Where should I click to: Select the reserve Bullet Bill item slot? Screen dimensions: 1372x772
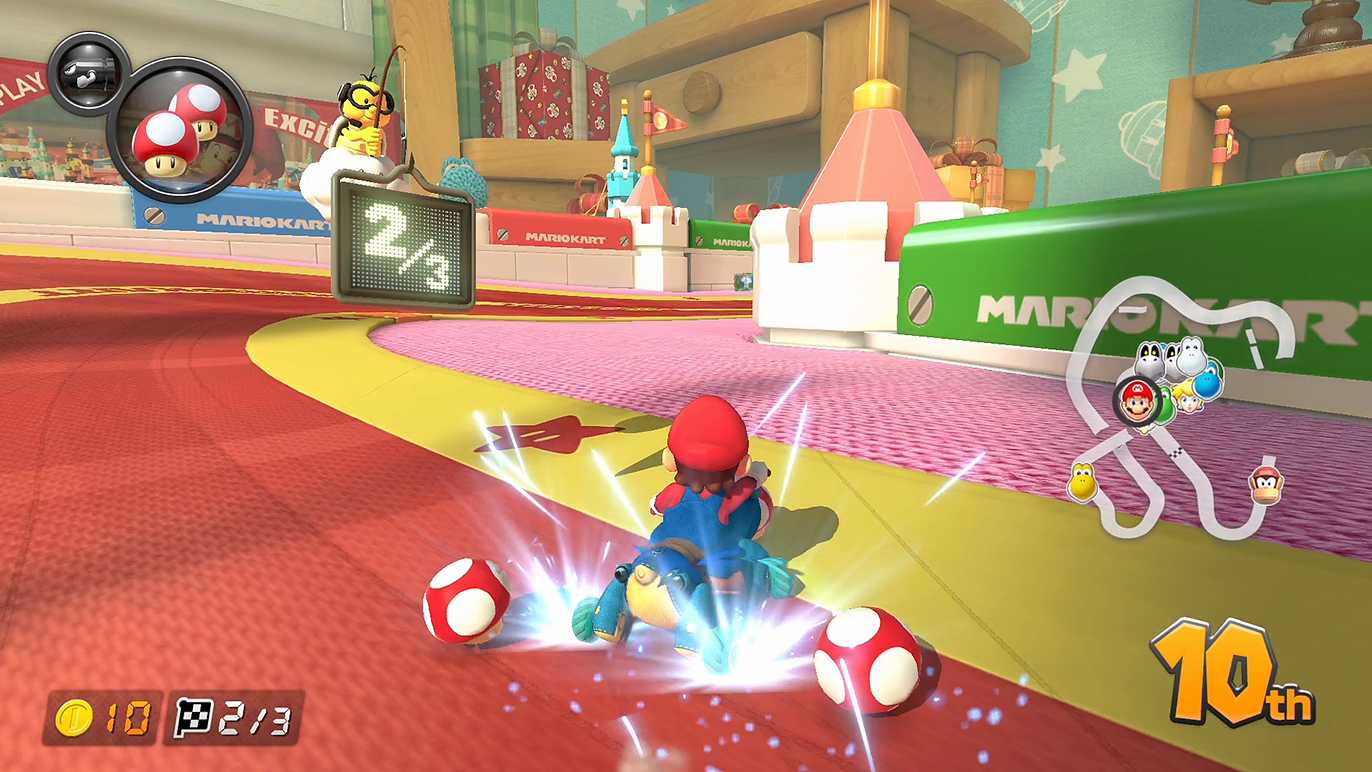tap(87, 73)
